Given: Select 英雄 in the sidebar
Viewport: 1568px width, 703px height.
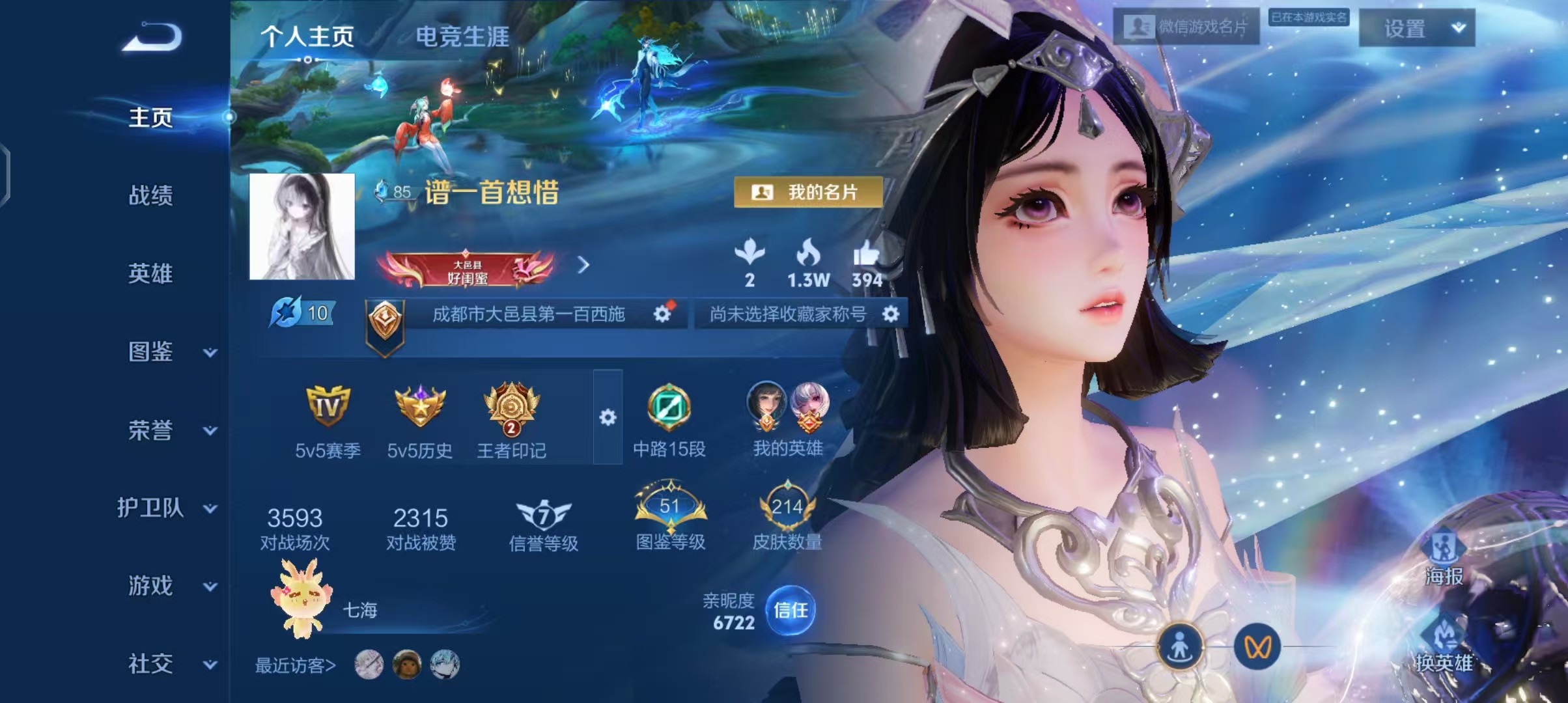Looking at the screenshot, I should [x=150, y=273].
